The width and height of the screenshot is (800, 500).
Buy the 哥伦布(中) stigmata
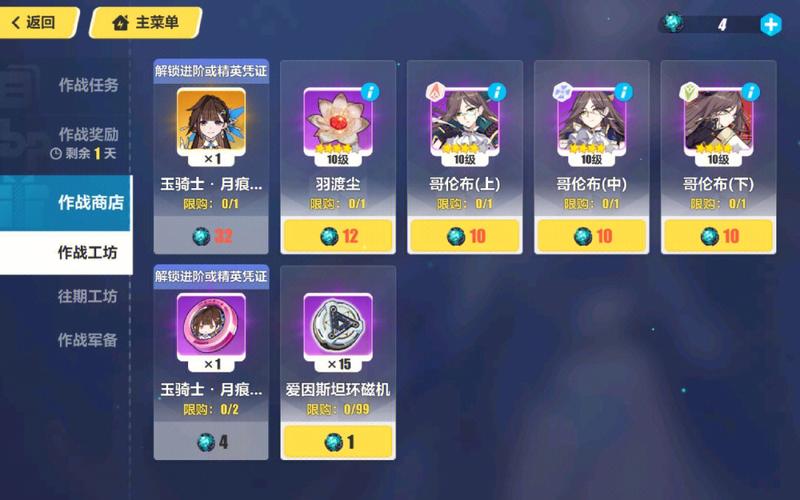[x=592, y=237]
